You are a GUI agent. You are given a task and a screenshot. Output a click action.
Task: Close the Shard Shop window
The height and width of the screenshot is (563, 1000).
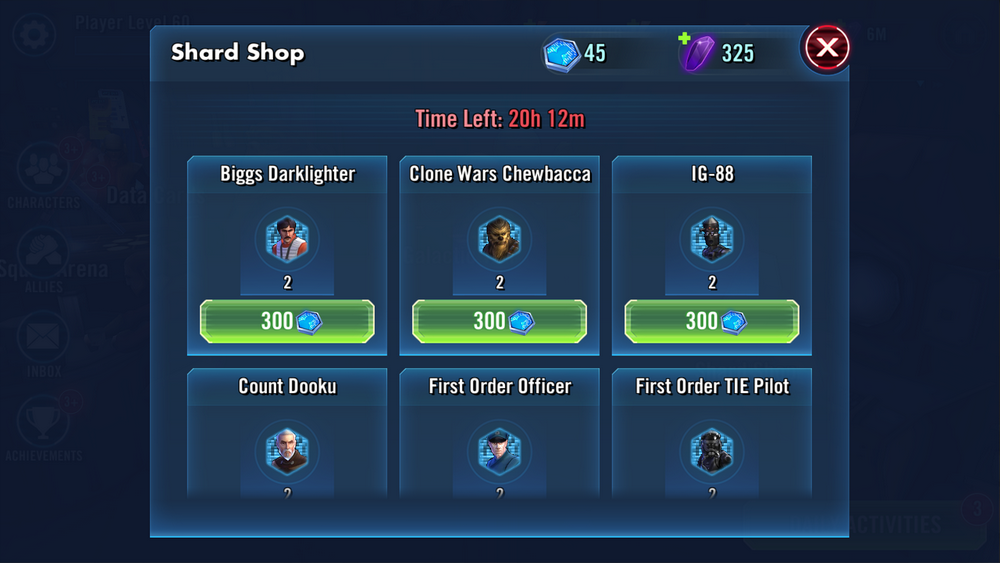coord(827,47)
